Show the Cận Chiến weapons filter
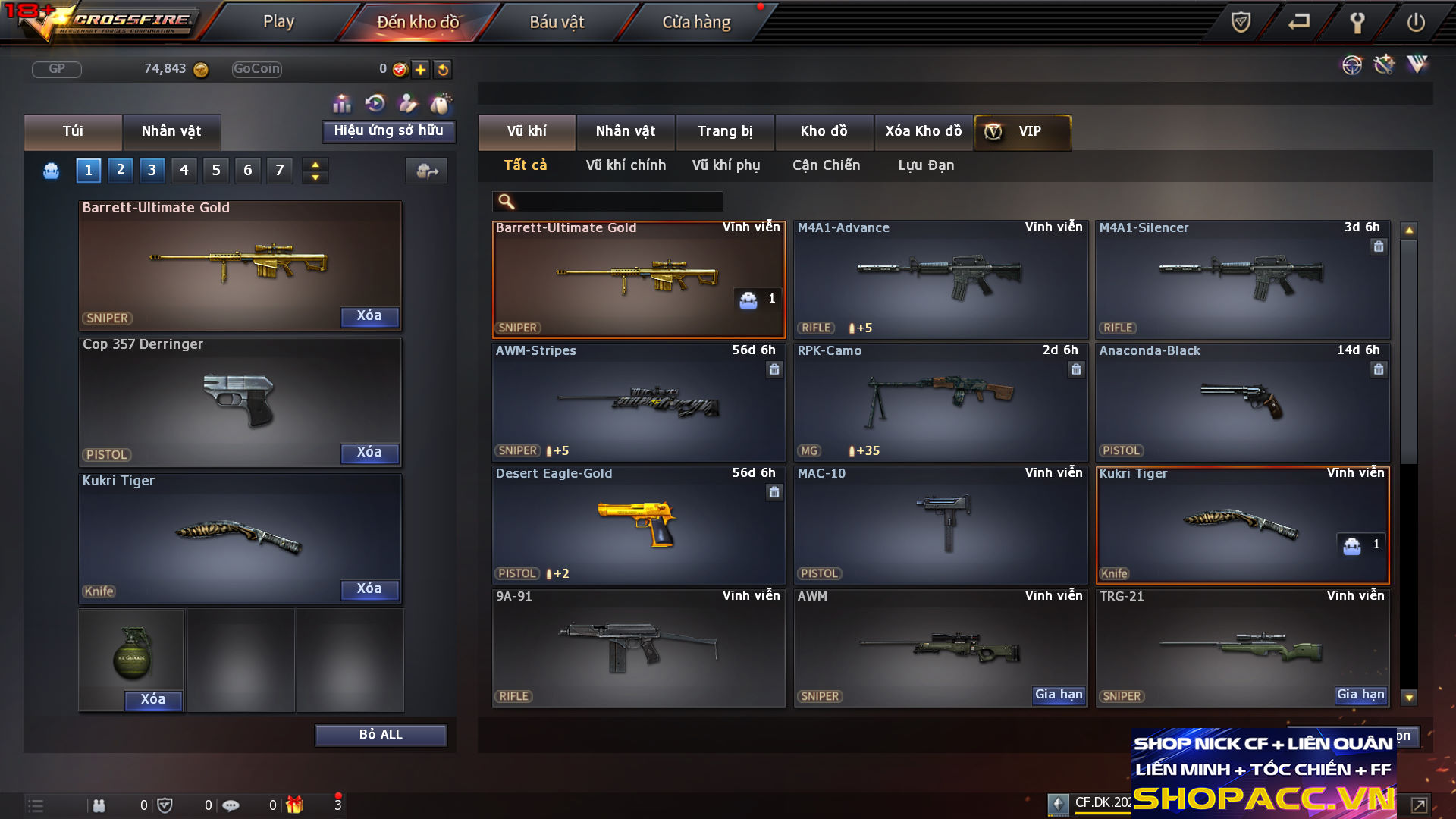The image size is (1456, 819). (x=826, y=165)
